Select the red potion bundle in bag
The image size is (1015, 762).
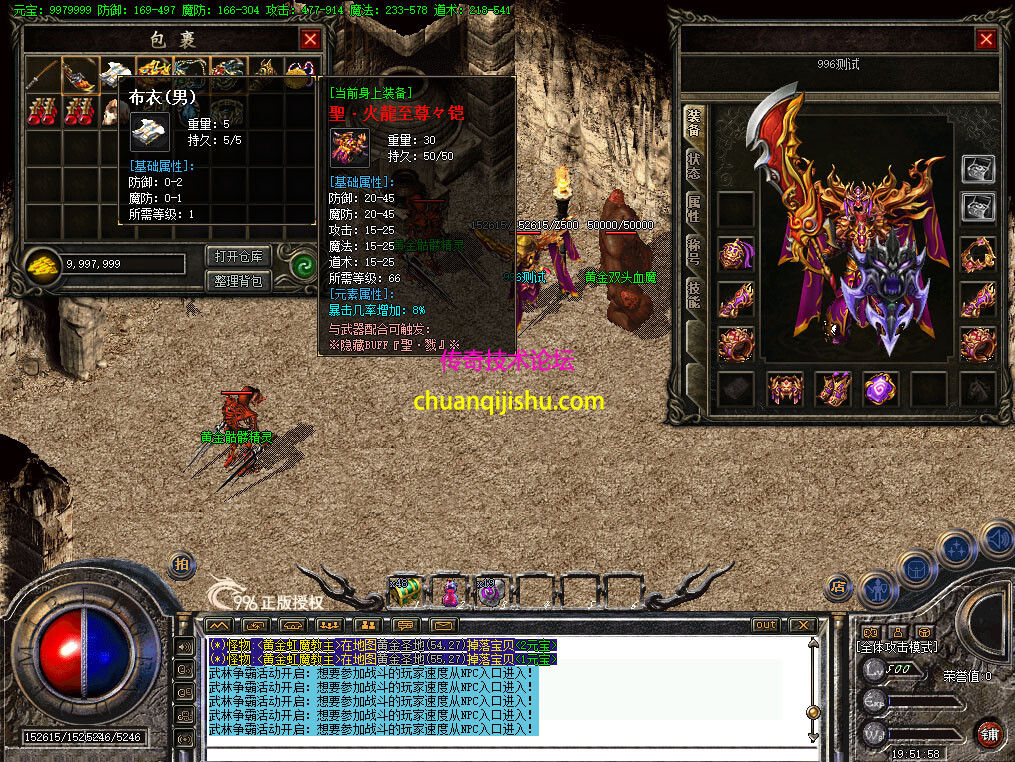(43, 110)
